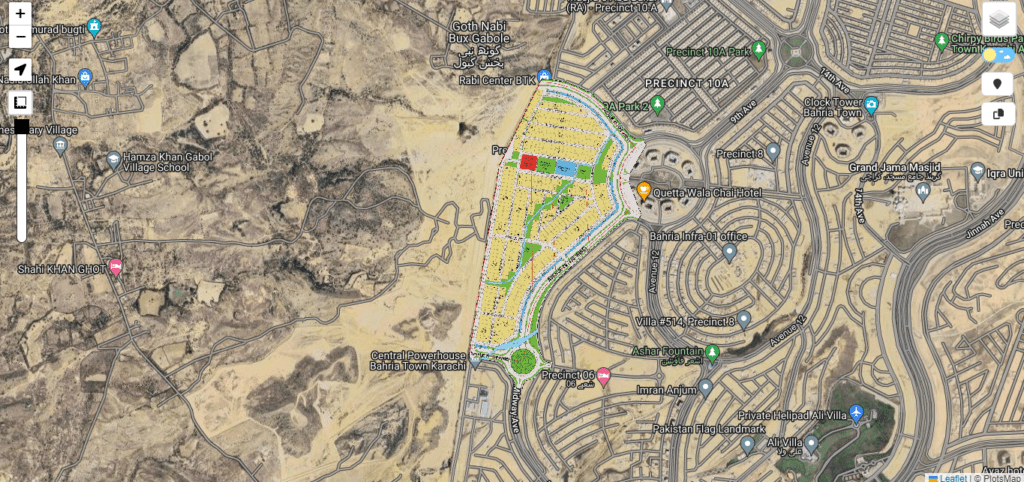
Task: Toggle the sun and clouds day switch
Action: point(997,55)
